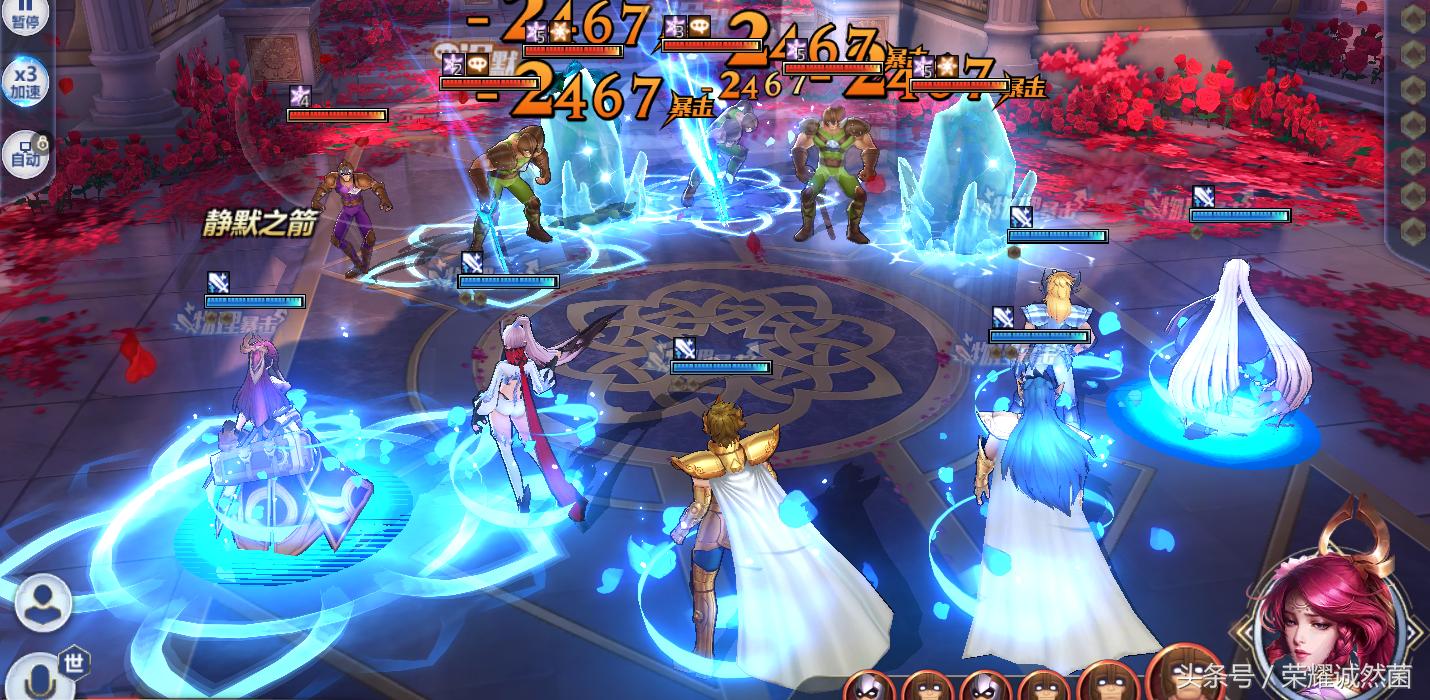This screenshot has width=1430, height=700.
Task: Toggle the x3 加速 speed-up button
Action: click(x=25, y=81)
